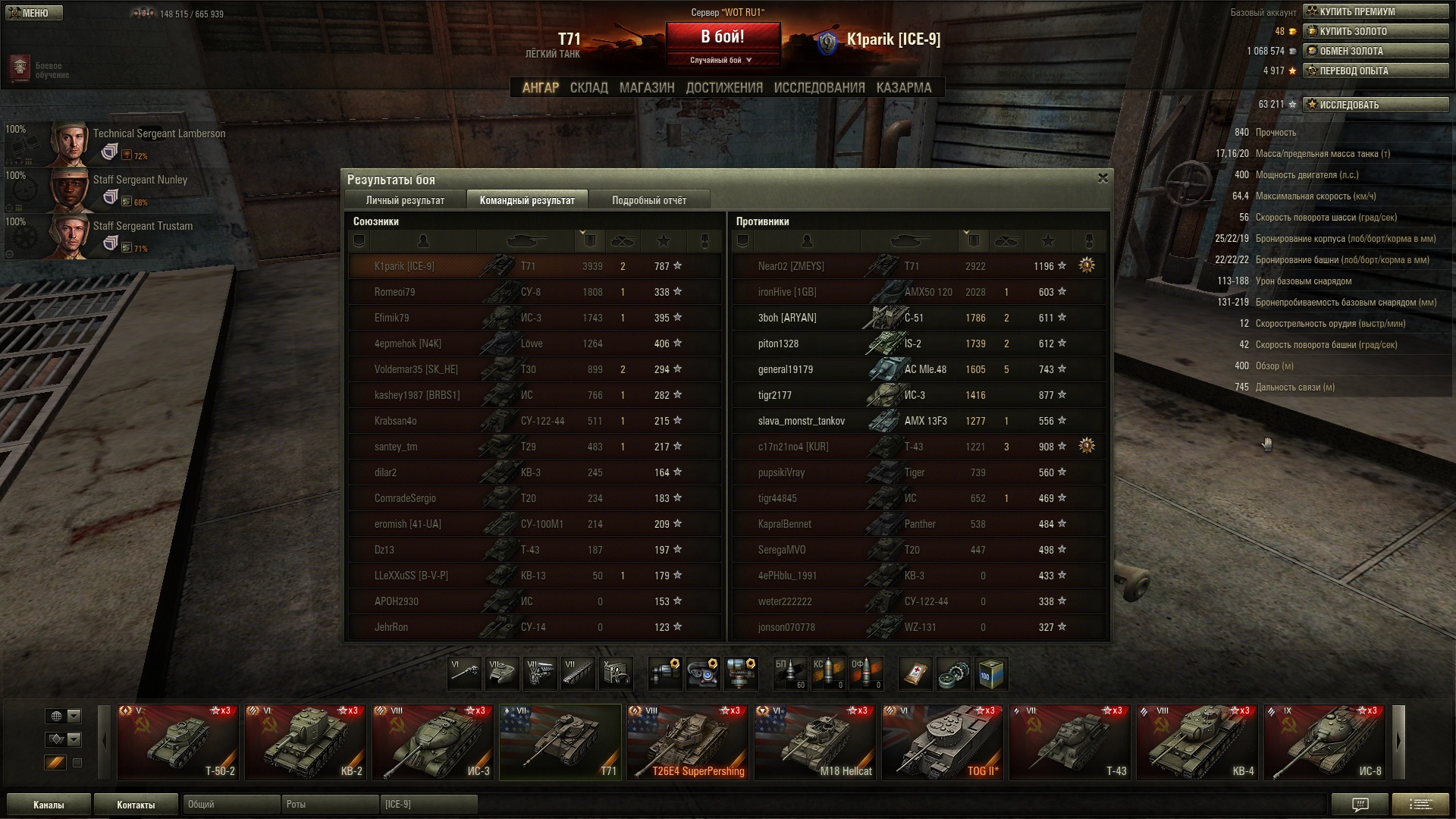This screenshot has height=819, width=1456.
Task: Open the ИССЛЕДОВАНИЯ section
Action: [819, 88]
